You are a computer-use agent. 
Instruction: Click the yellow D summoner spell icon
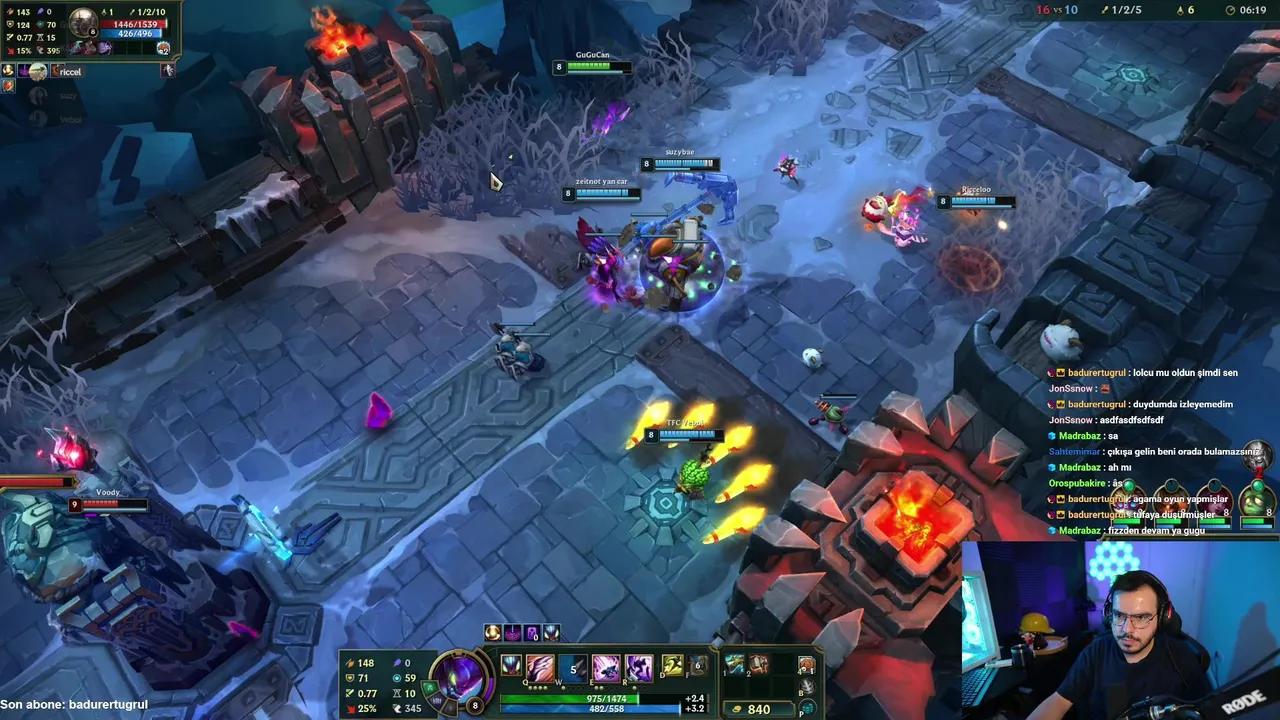coord(671,666)
